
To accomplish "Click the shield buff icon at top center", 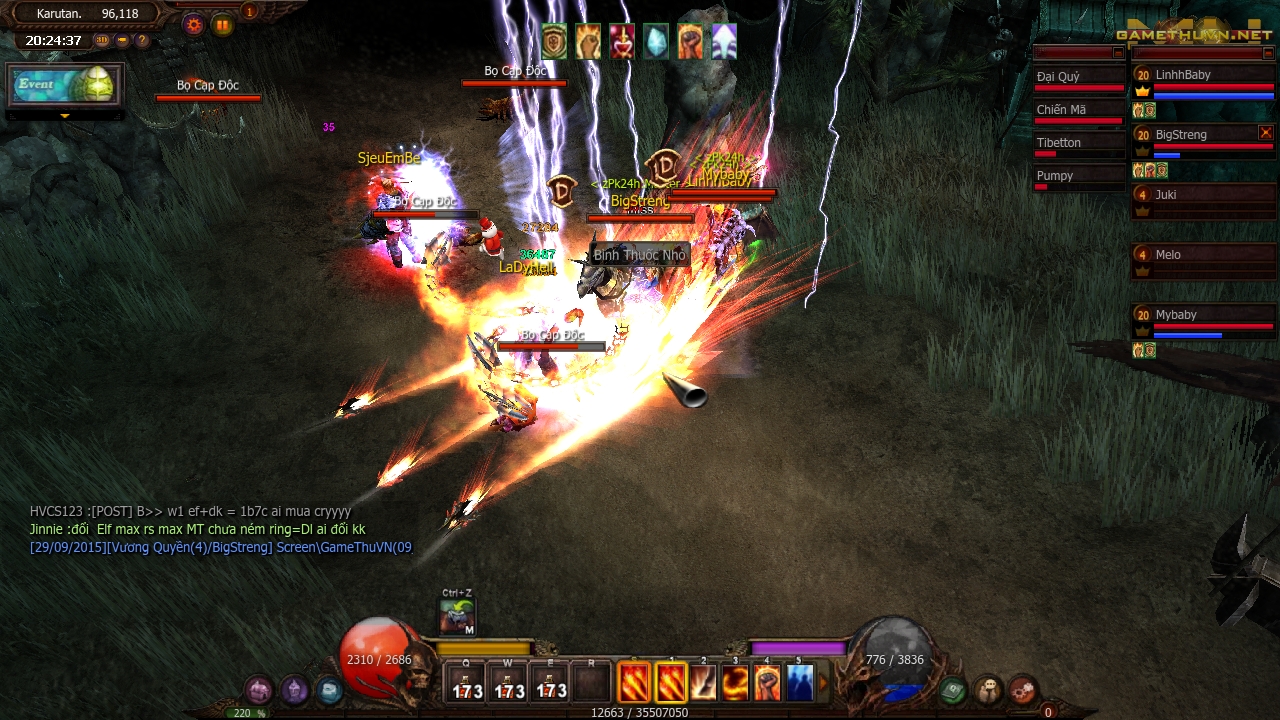I will point(553,40).
